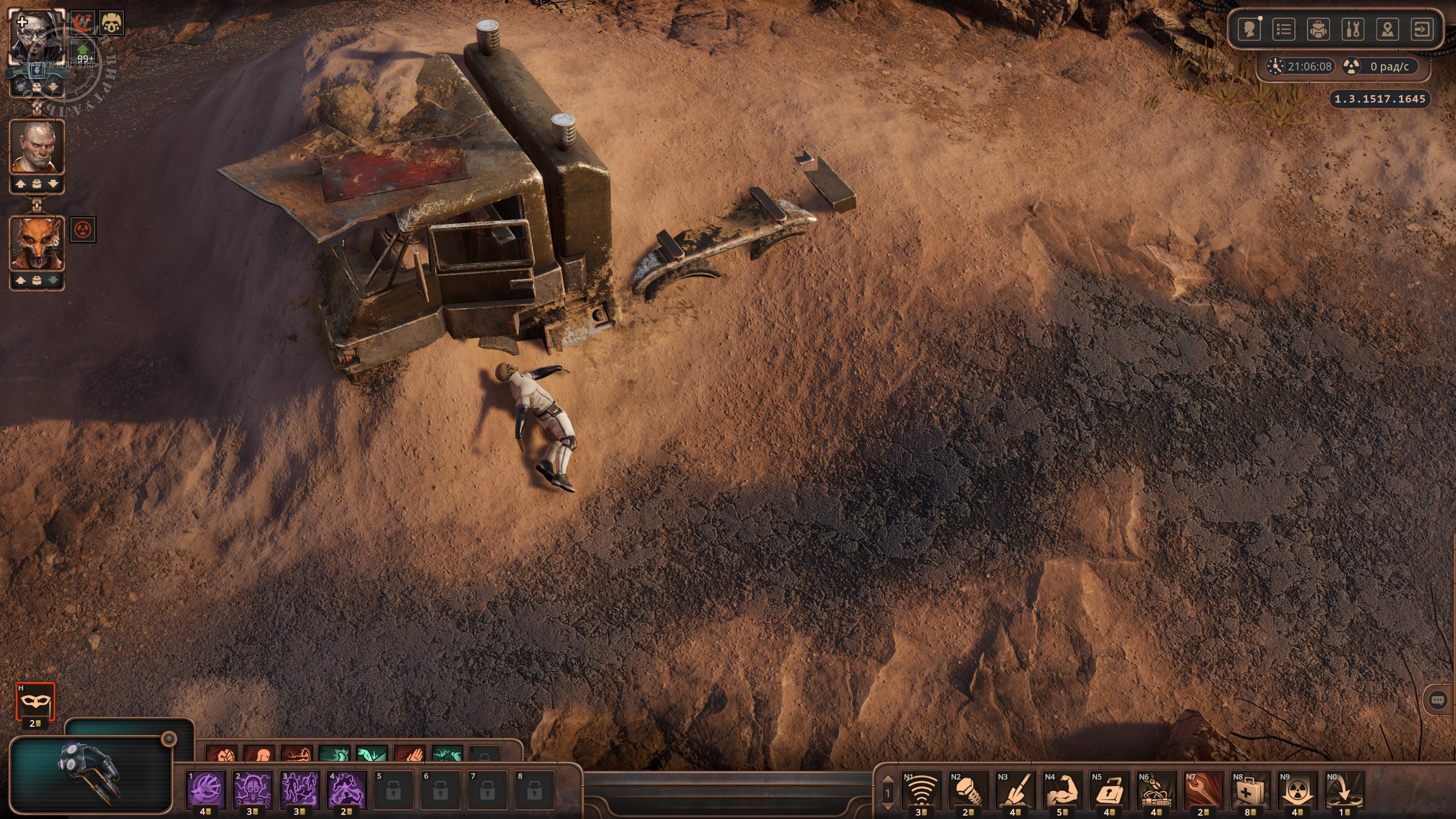Toggle stealth mode mask icon
Viewport: 1456px width, 819px height.
pos(35,703)
